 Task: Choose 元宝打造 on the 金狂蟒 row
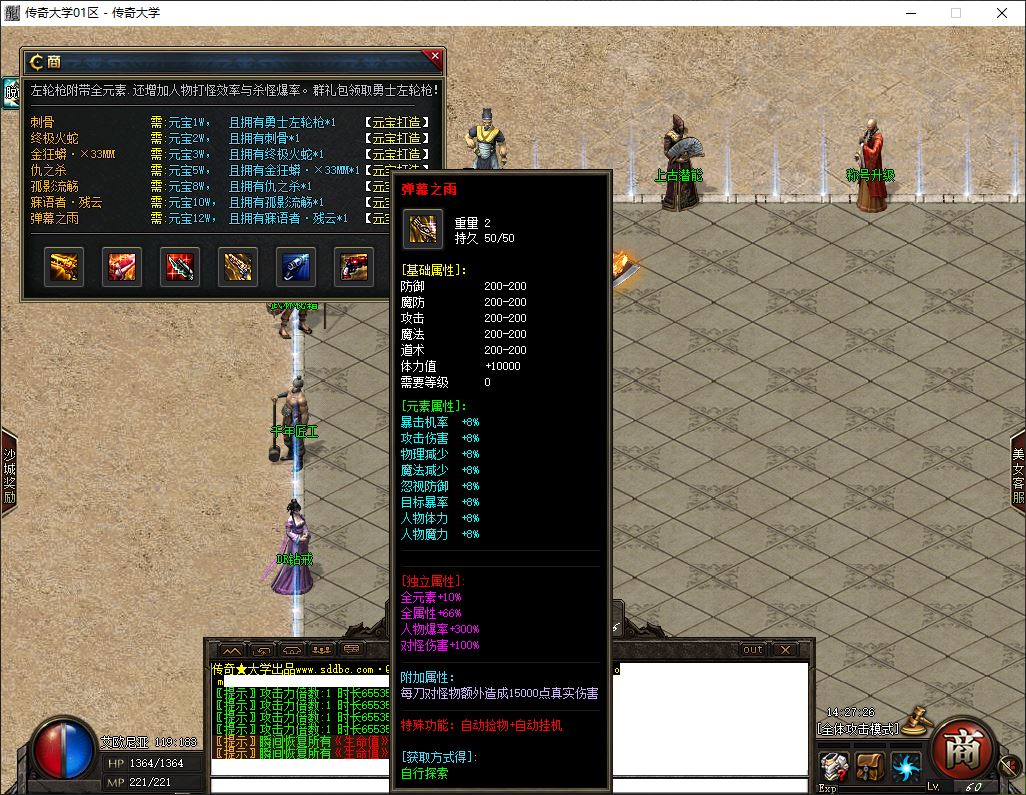(x=400, y=154)
